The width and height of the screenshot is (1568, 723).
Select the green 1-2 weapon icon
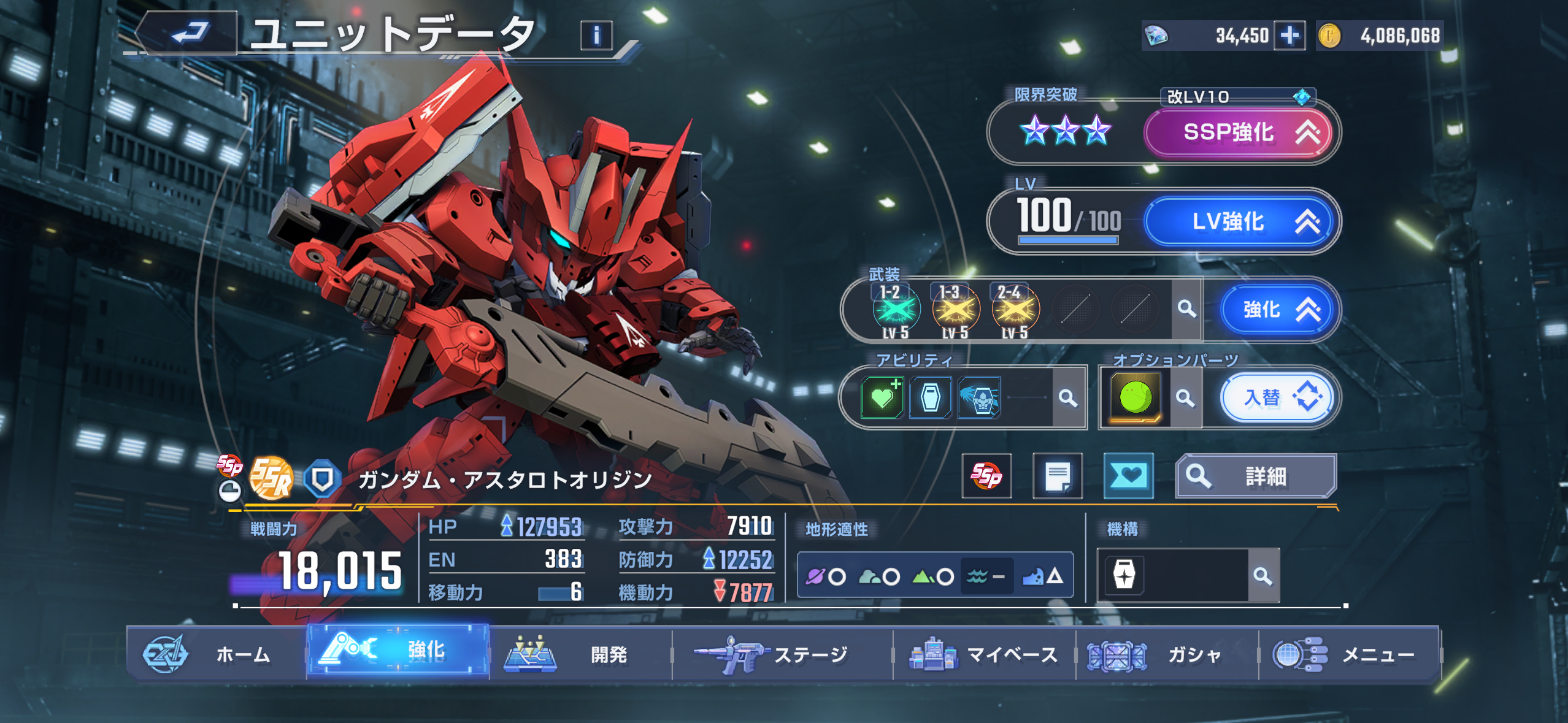(895, 310)
